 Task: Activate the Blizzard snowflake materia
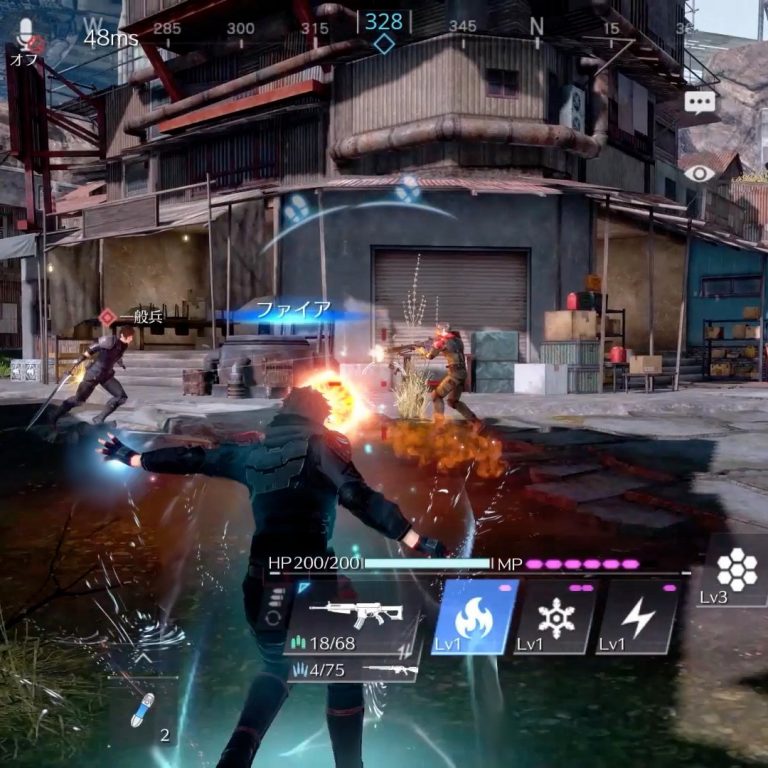555,617
